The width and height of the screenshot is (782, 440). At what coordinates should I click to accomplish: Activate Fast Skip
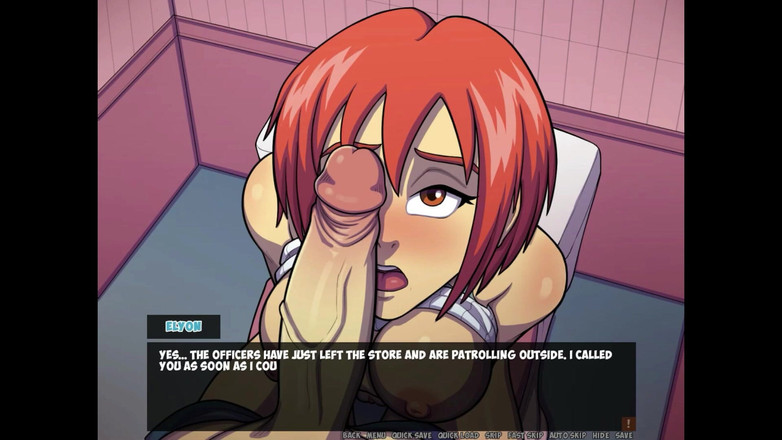pyautogui.click(x=525, y=435)
